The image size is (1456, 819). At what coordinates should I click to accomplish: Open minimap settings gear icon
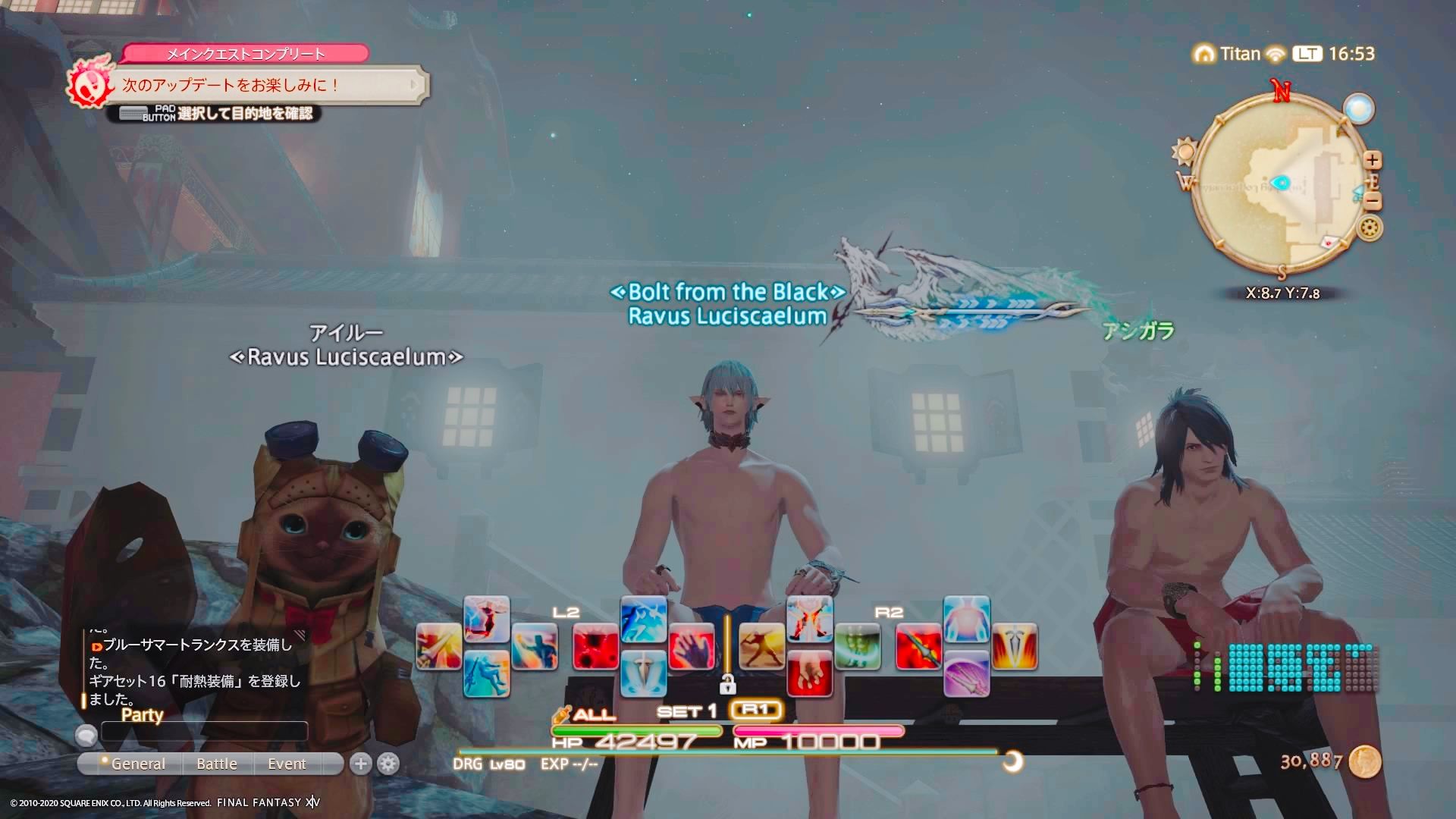1370,227
